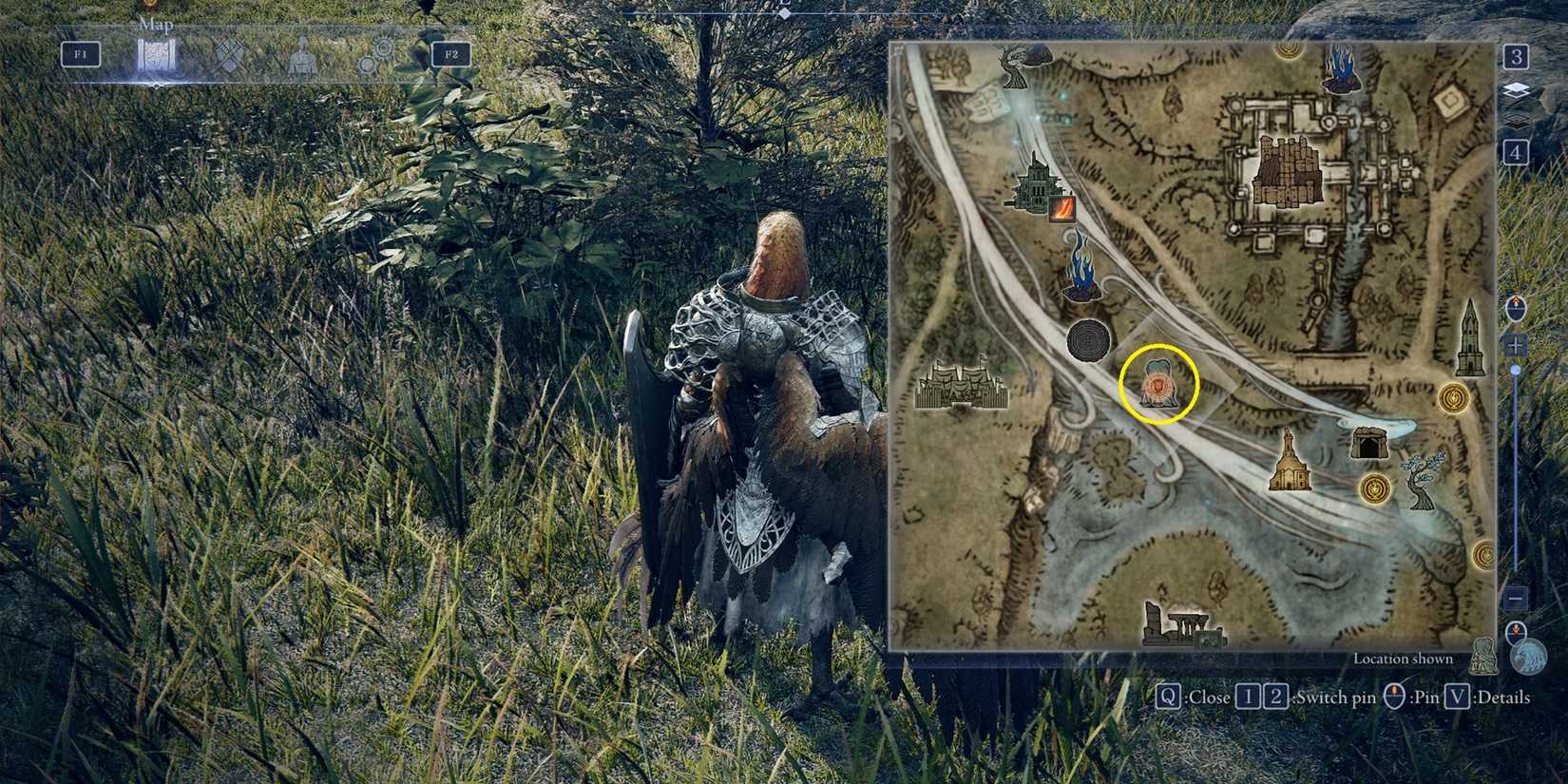1568x784 pixels.
Task: Click the V Details button
Action: (x=1458, y=695)
